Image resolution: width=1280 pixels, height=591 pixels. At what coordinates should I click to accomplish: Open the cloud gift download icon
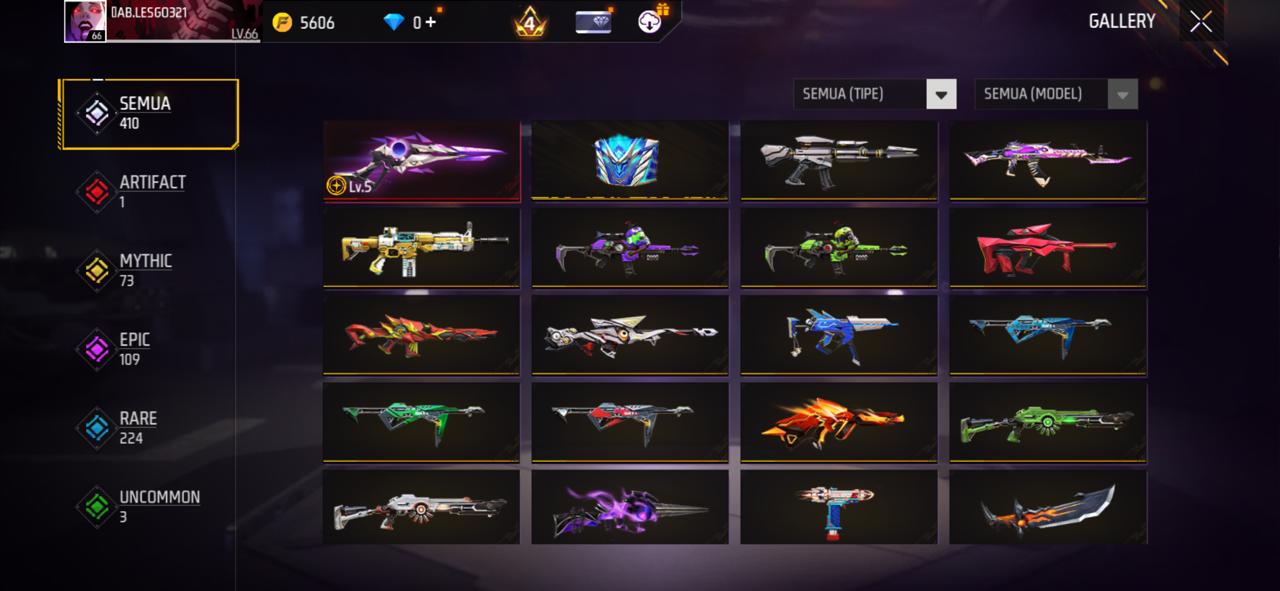(653, 20)
